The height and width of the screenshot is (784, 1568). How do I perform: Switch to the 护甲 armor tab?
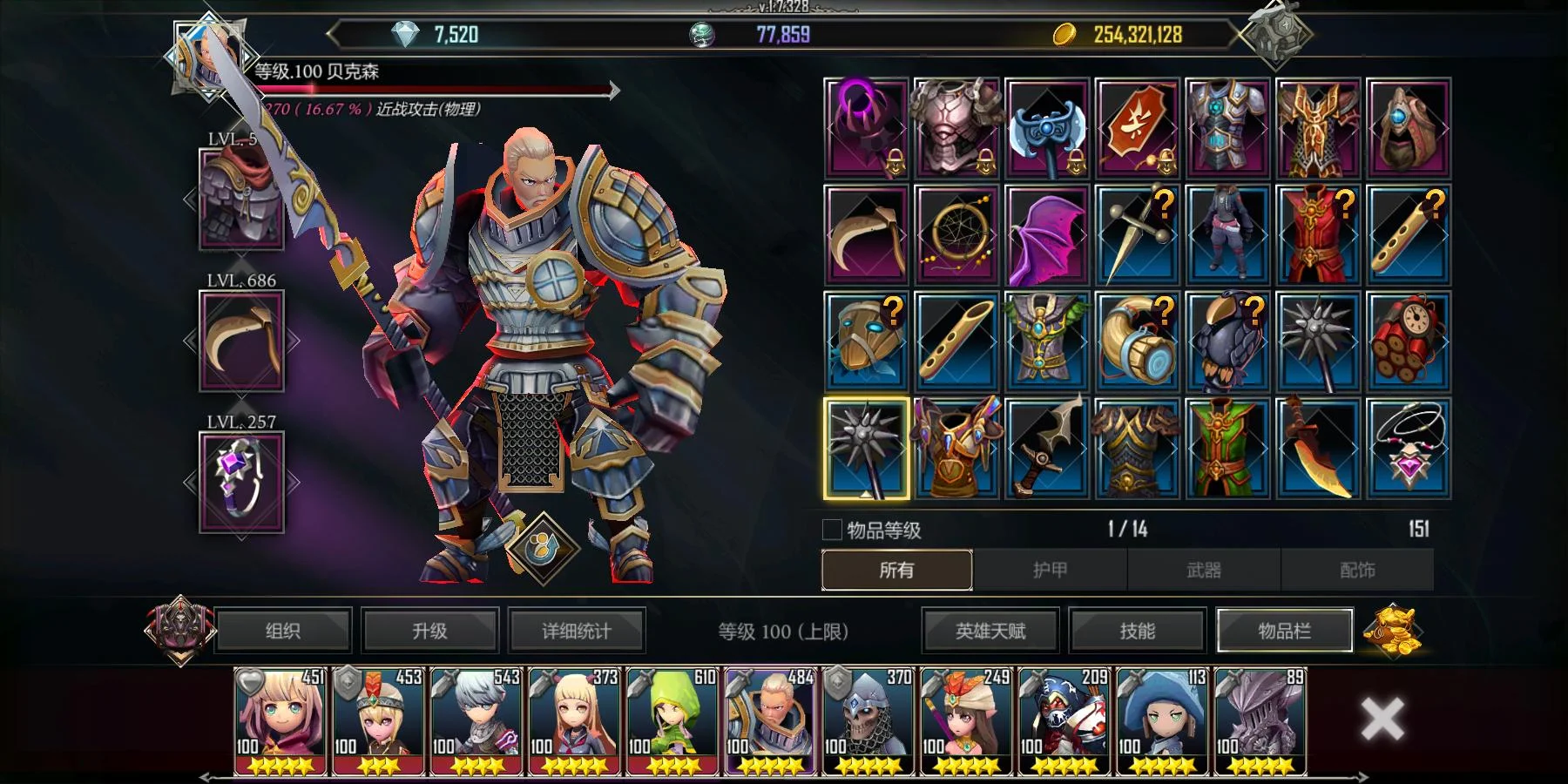coord(1050,570)
